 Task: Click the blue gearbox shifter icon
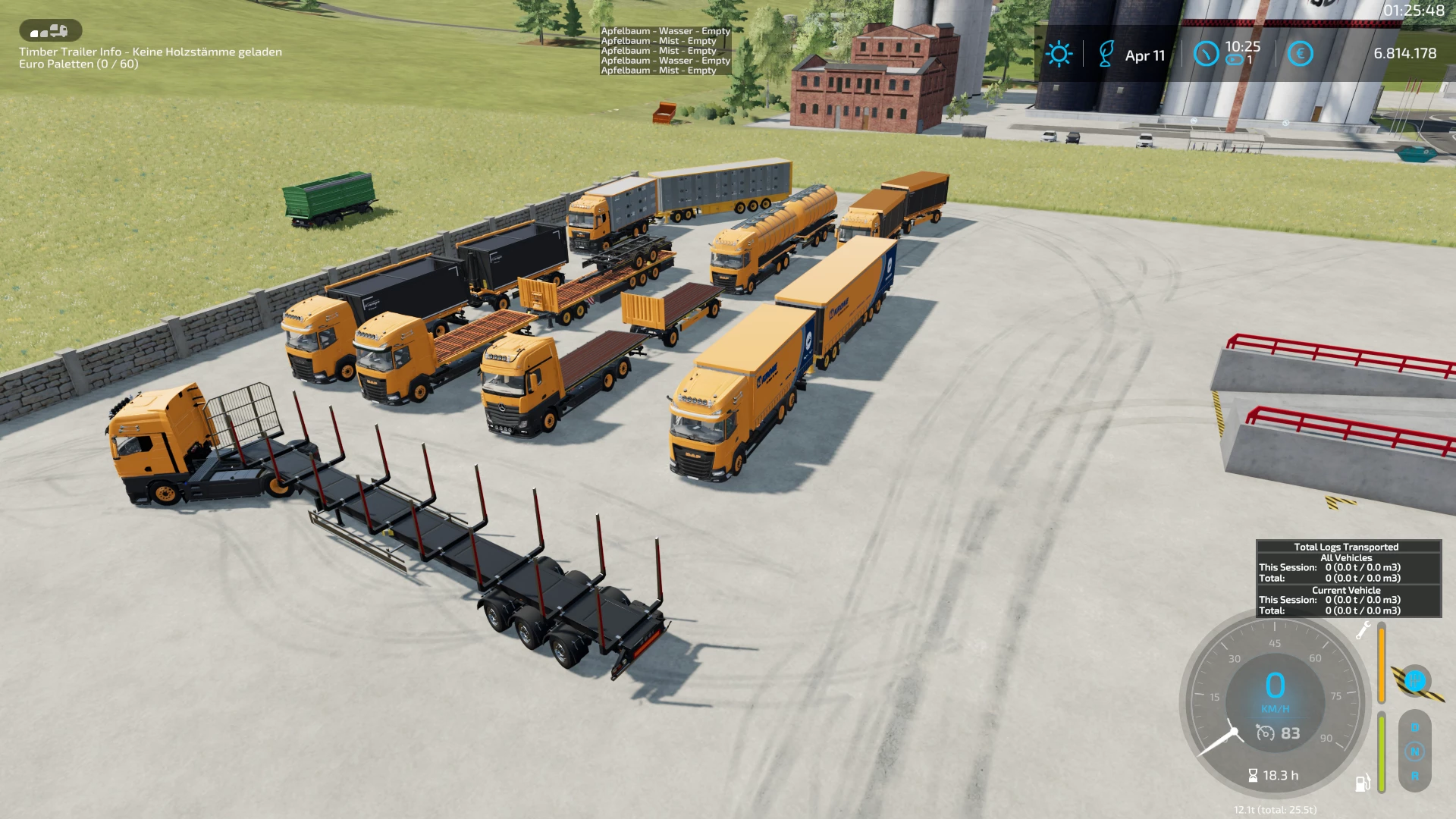[x=1414, y=681]
